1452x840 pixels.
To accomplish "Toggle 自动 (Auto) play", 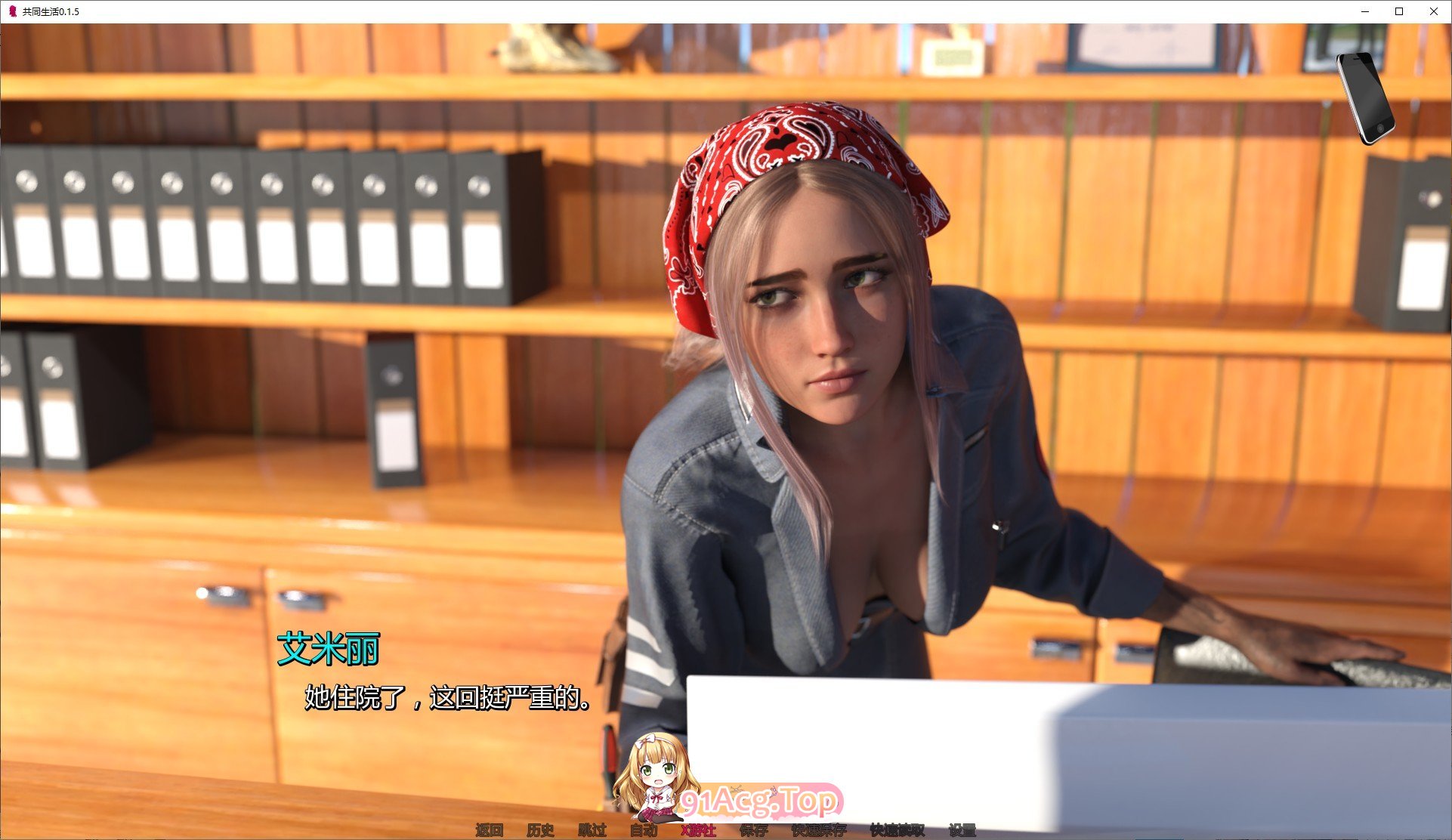I will (644, 830).
